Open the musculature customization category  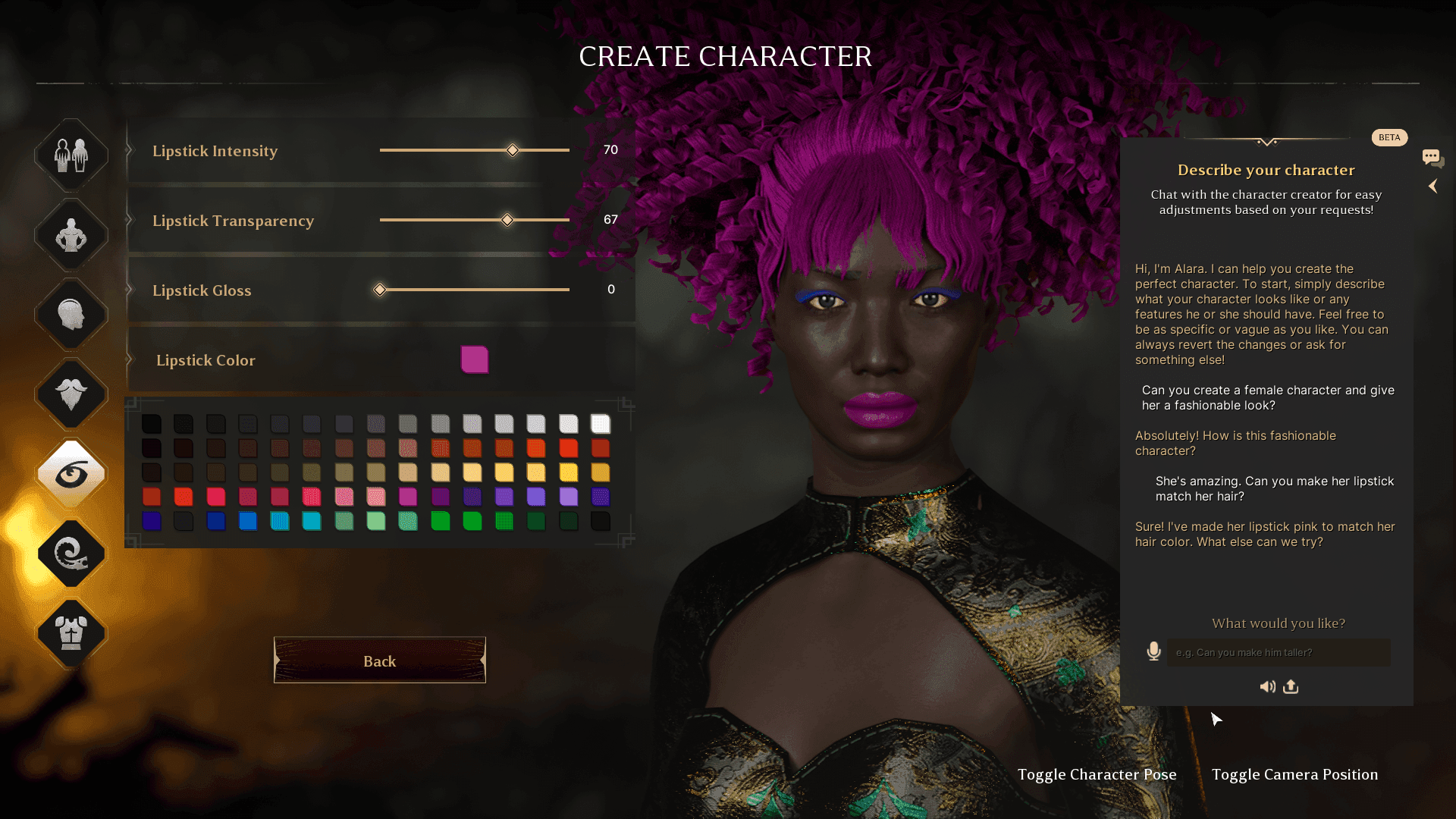71,235
